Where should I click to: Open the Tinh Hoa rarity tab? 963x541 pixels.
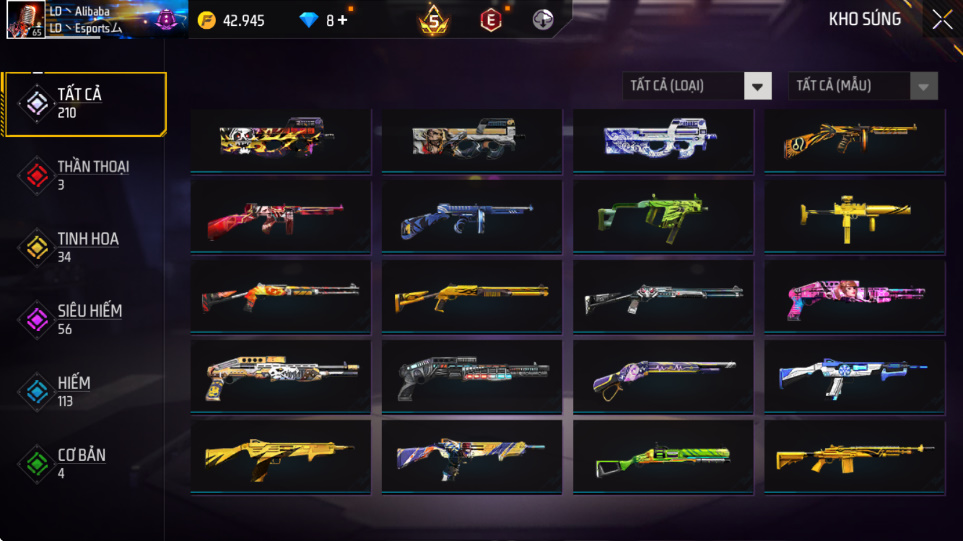[84, 247]
